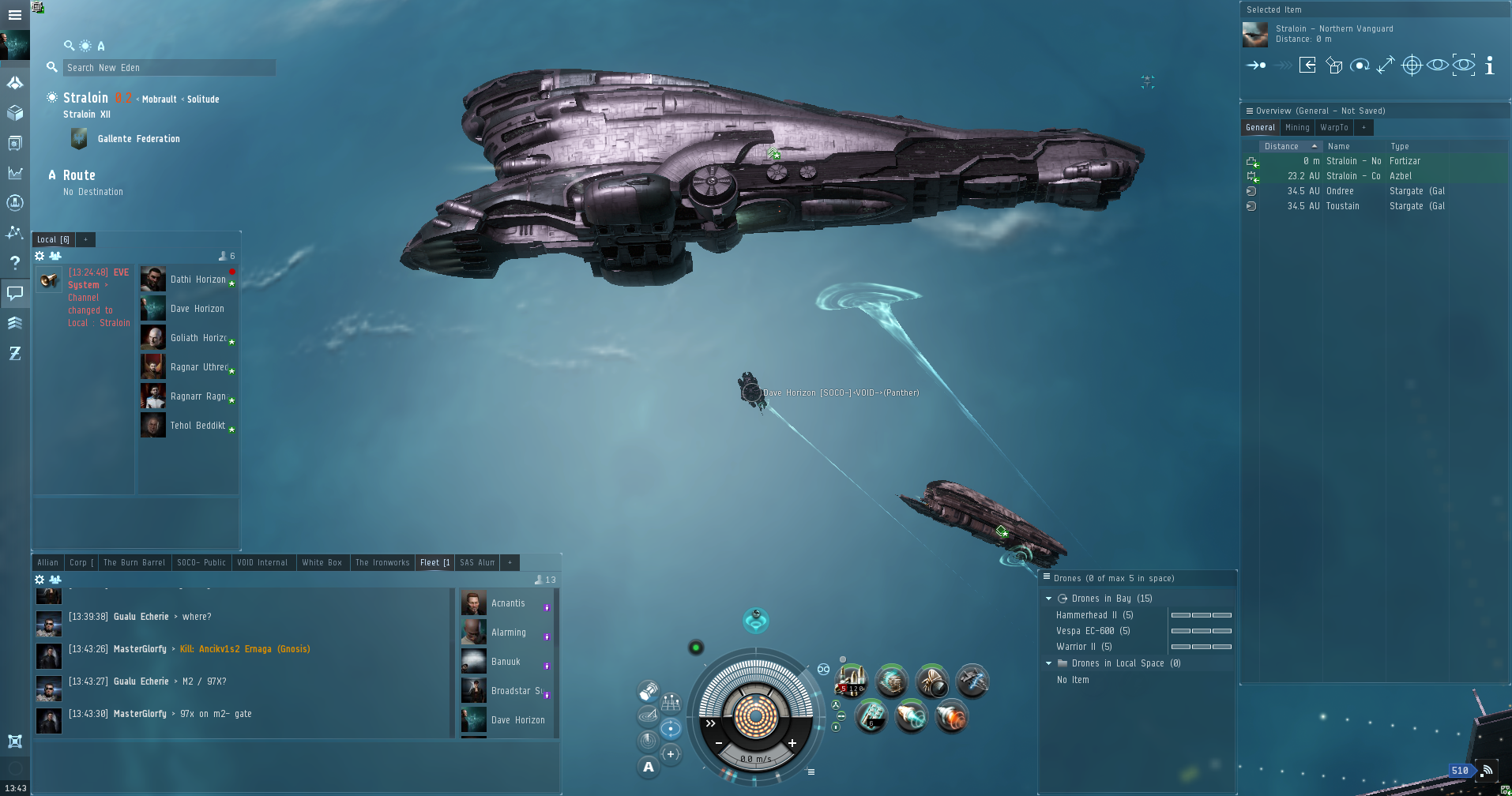The image size is (1512, 796).
Task: Show info for selected item
Action: (1489, 66)
